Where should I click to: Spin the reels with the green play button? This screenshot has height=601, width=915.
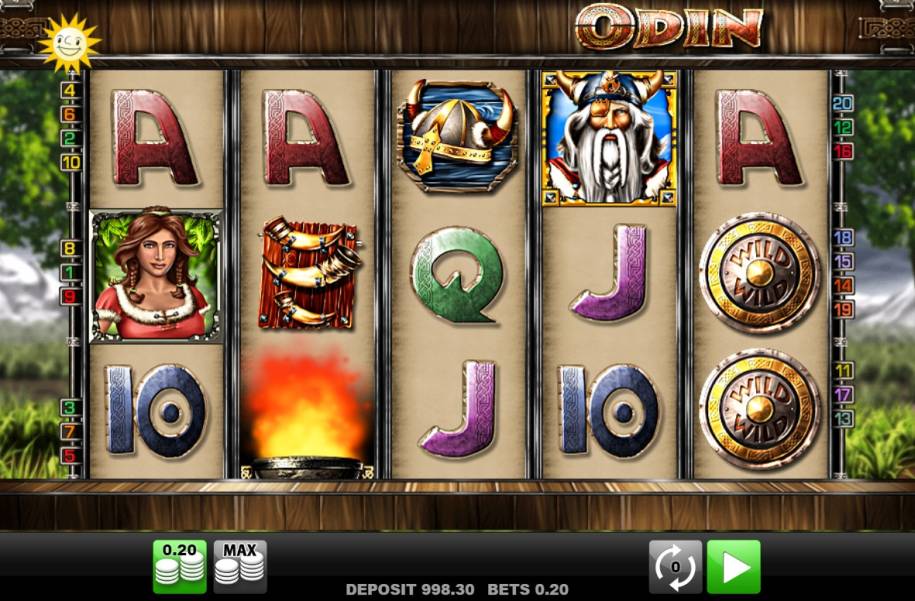pos(733,567)
